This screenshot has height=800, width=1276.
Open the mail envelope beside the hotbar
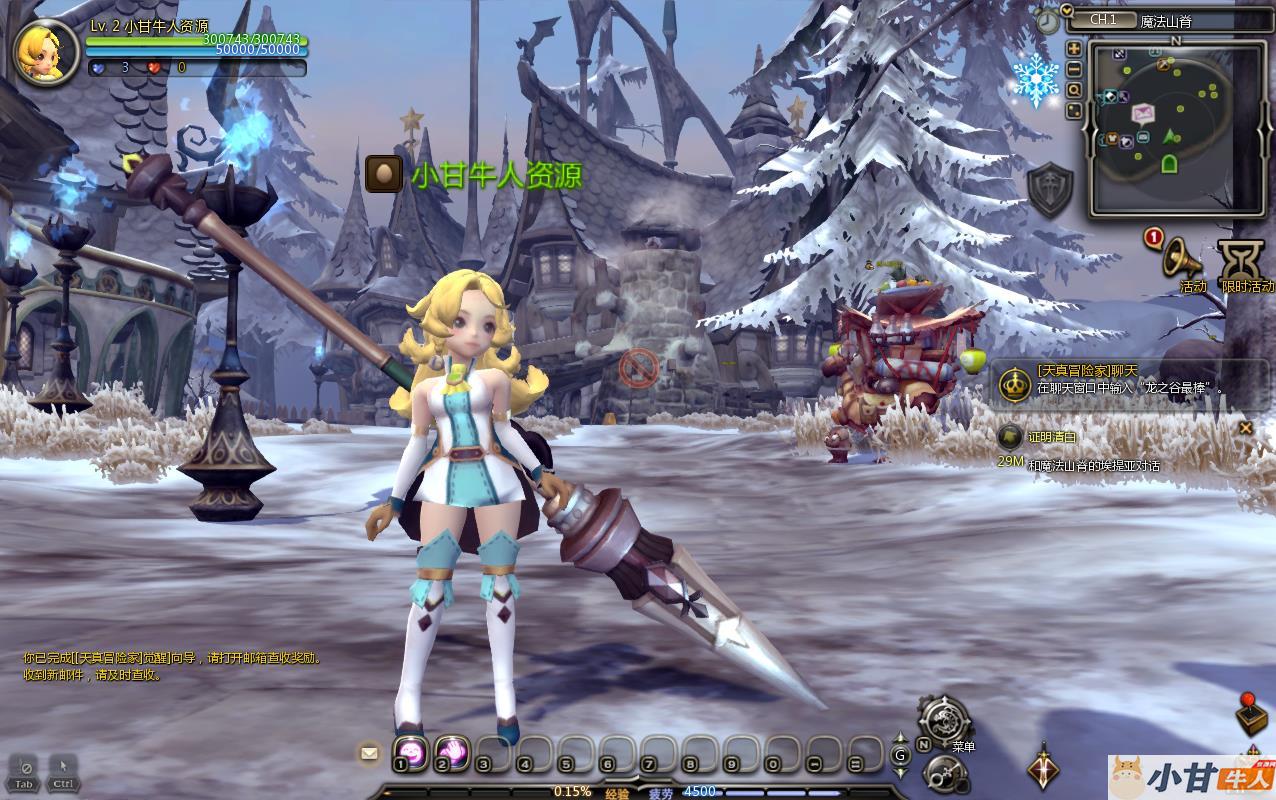pyautogui.click(x=370, y=753)
